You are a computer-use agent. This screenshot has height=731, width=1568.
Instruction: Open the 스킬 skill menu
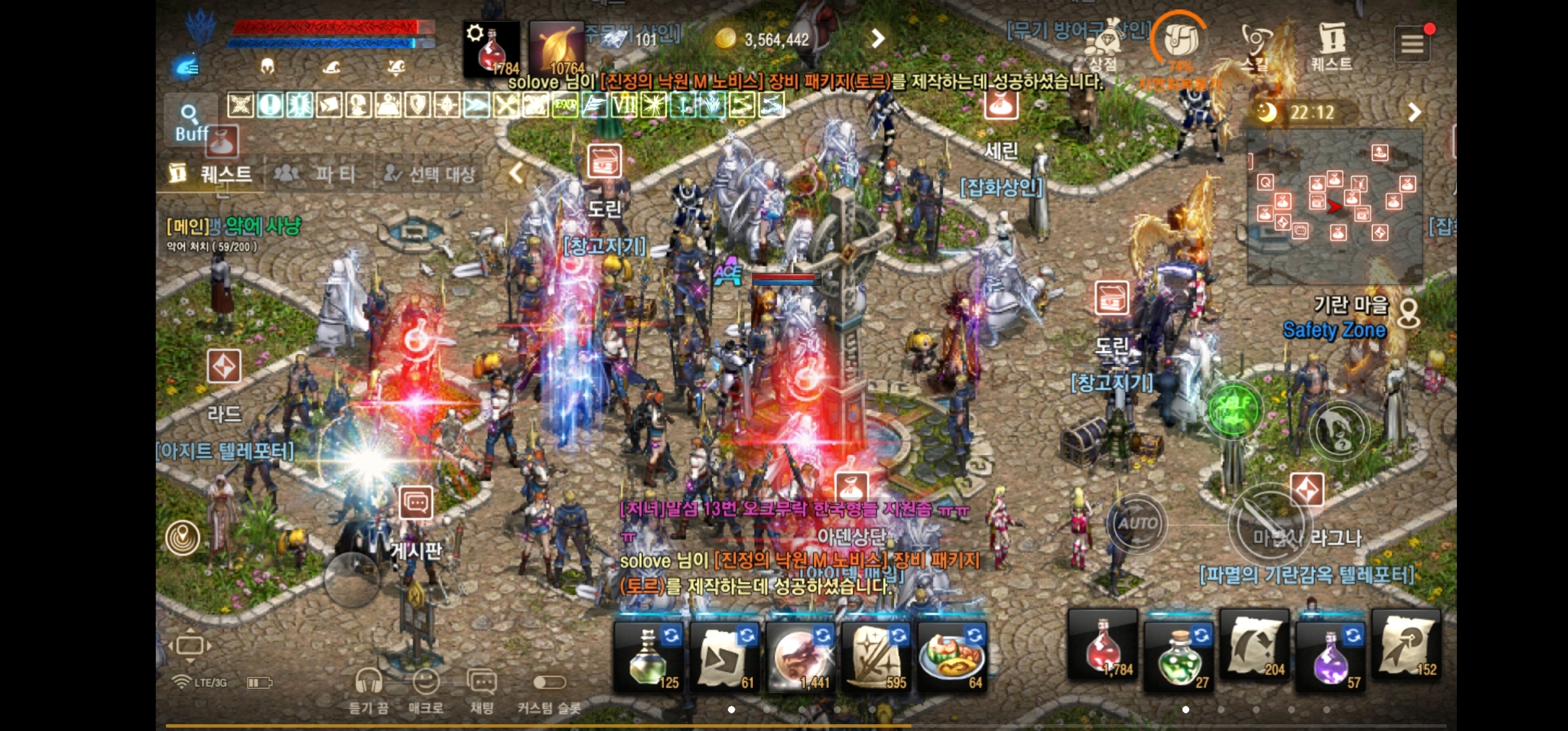pyautogui.click(x=1256, y=47)
